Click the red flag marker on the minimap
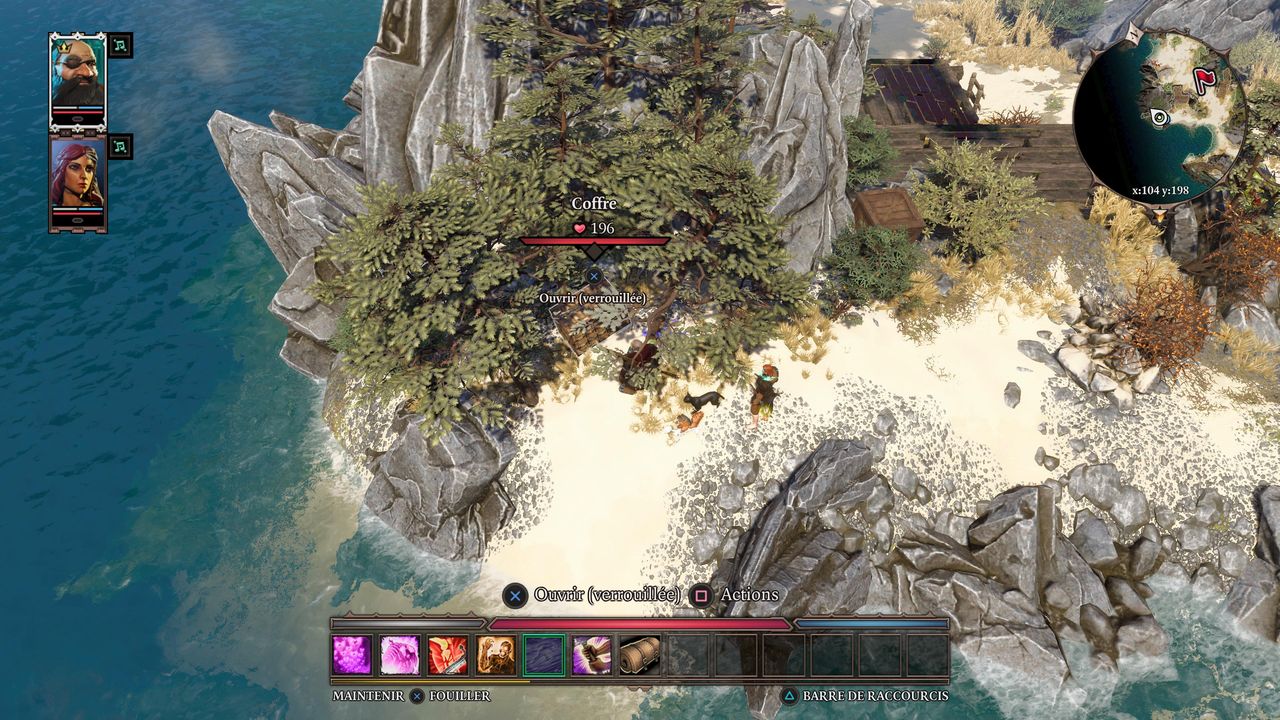The image size is (1280, 720). (x=1203, y=79)
